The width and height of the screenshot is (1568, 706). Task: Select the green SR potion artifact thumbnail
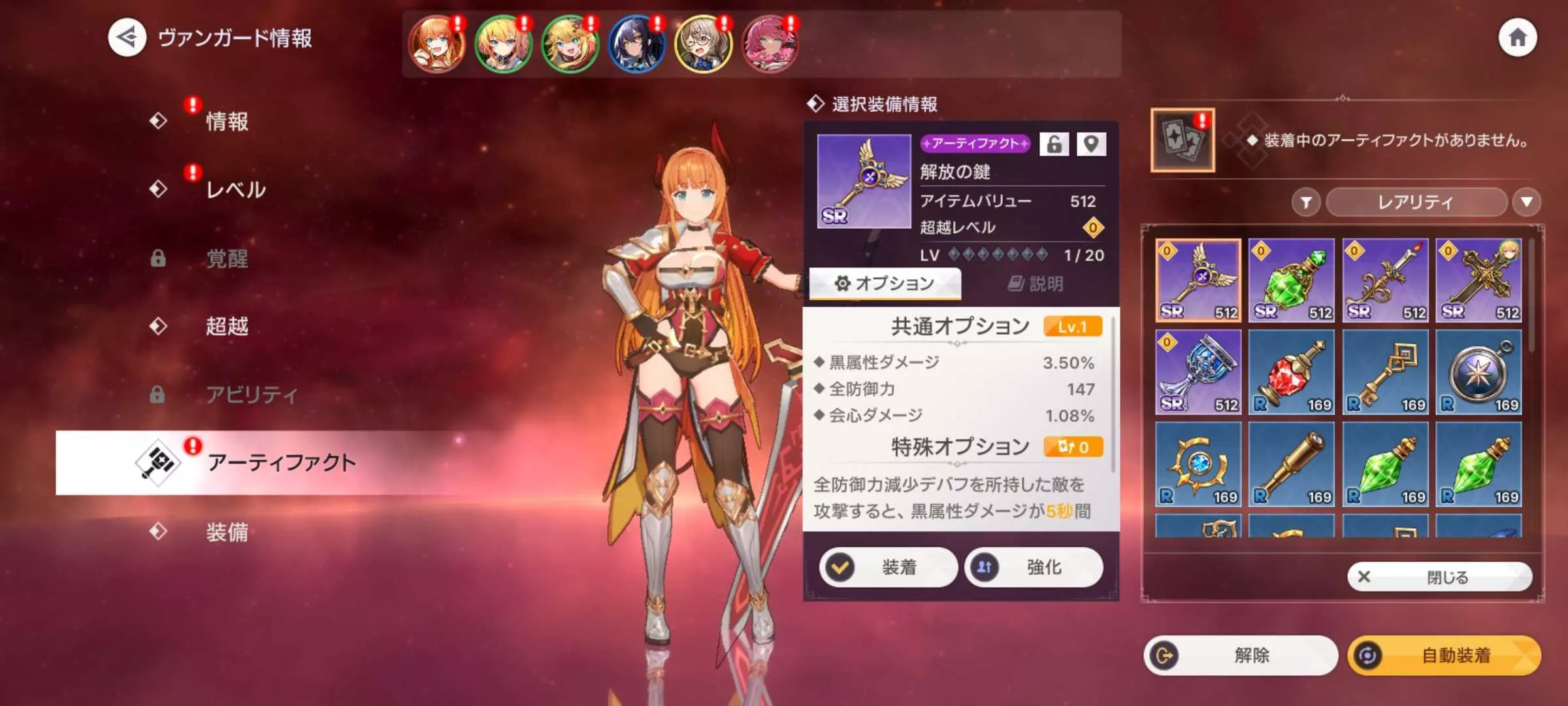click(1292, 279)
